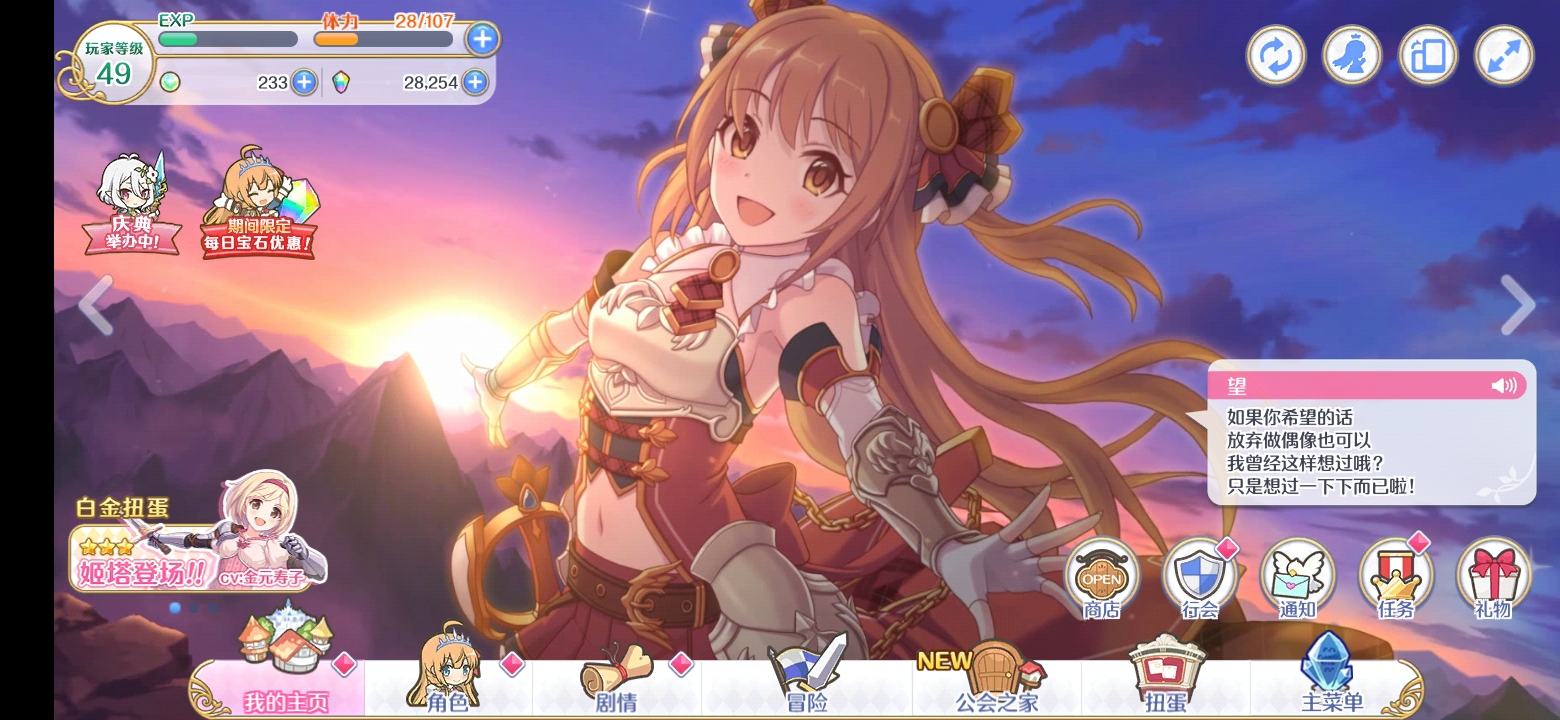
Task: Toggle fullscreen with diagonal arrows icon
Action: [1502, 56]
